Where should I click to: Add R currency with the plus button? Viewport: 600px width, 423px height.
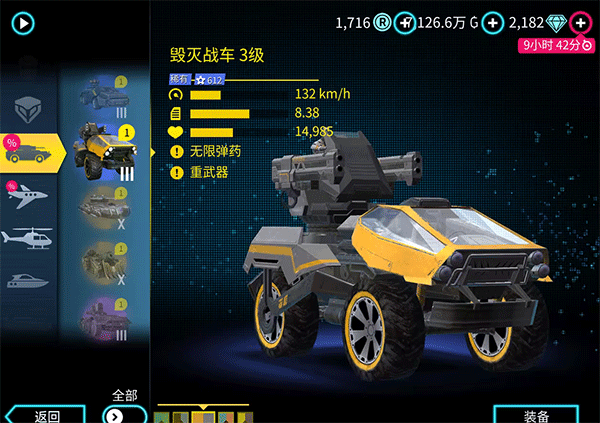pyautogui.click(x=403, y=22)
